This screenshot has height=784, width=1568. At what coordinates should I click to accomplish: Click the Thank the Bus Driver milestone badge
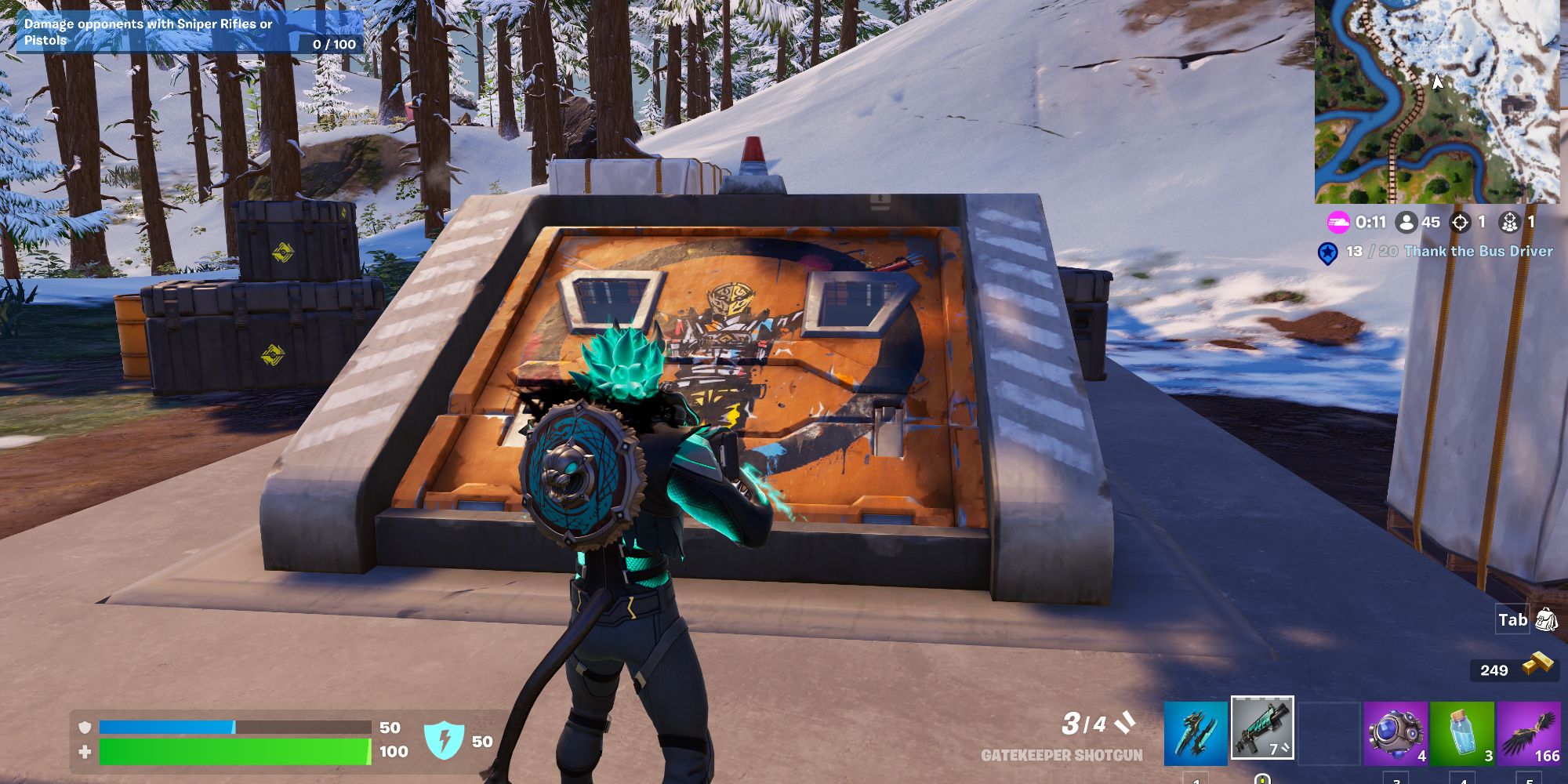[x=1328, y=253]
